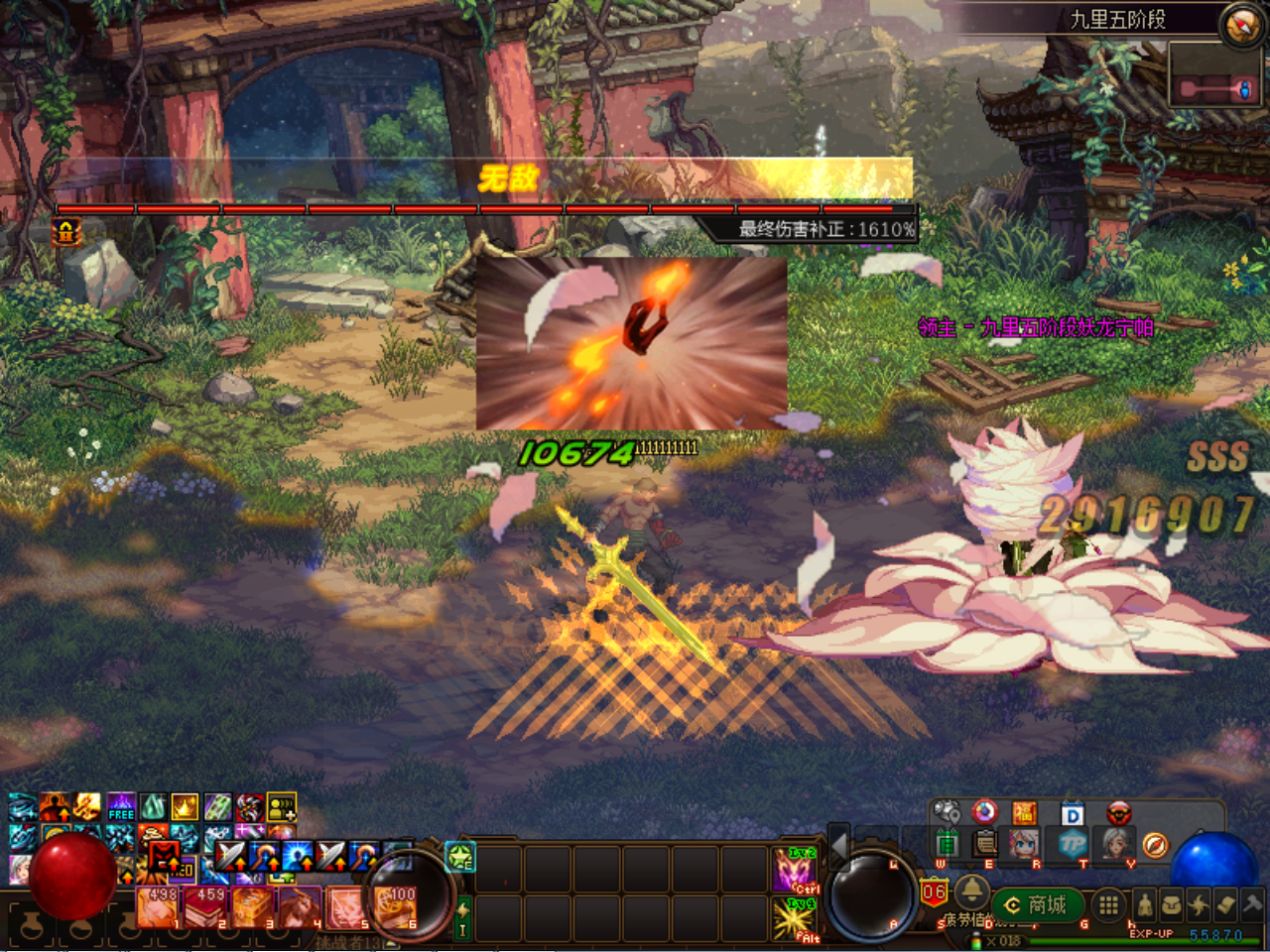The image size is (1270, 952).
Task: Click the blue TP hexagon icon
Action: [x=1072, y=844]
